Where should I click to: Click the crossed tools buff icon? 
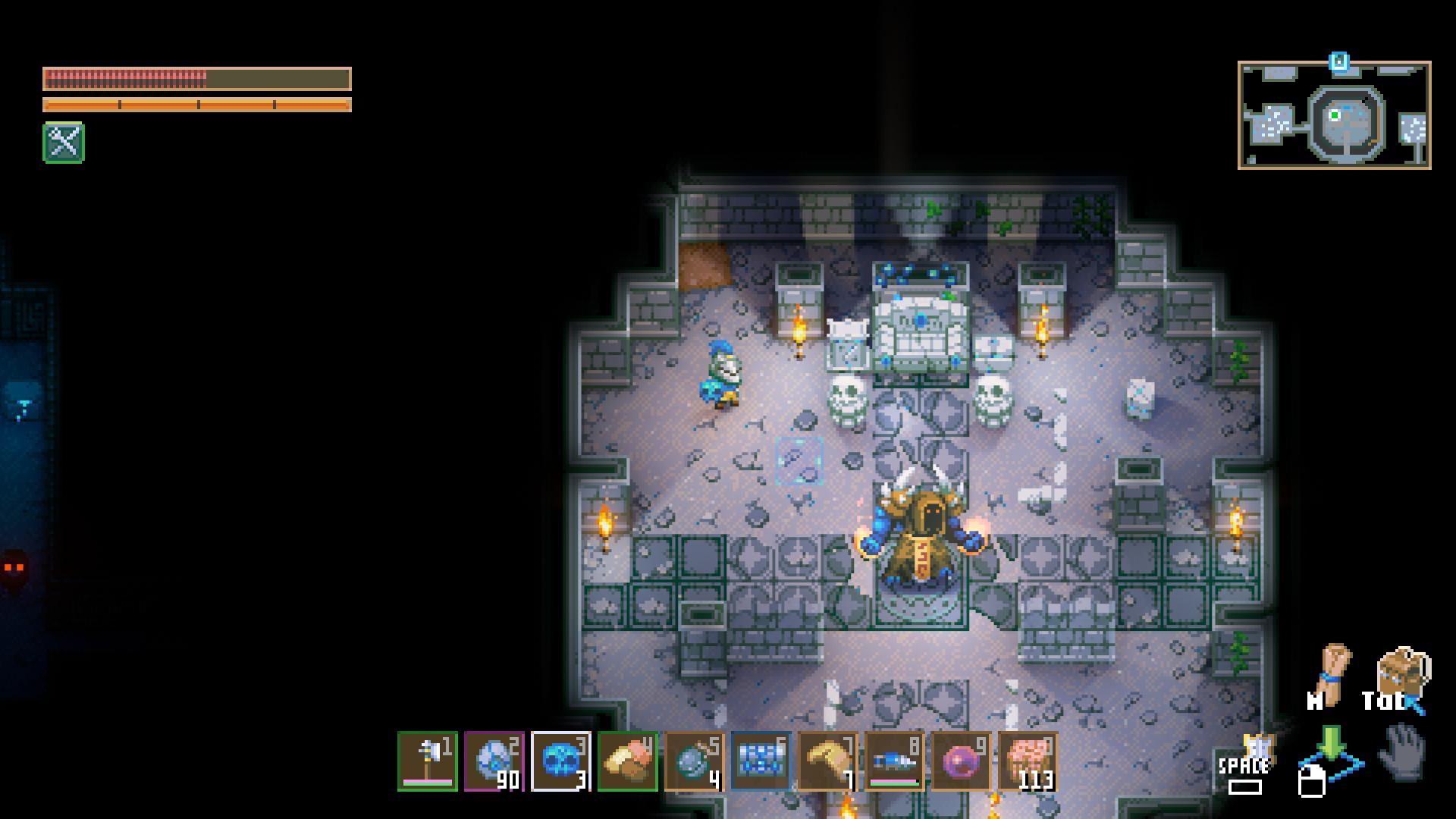[x=64, y=143]
